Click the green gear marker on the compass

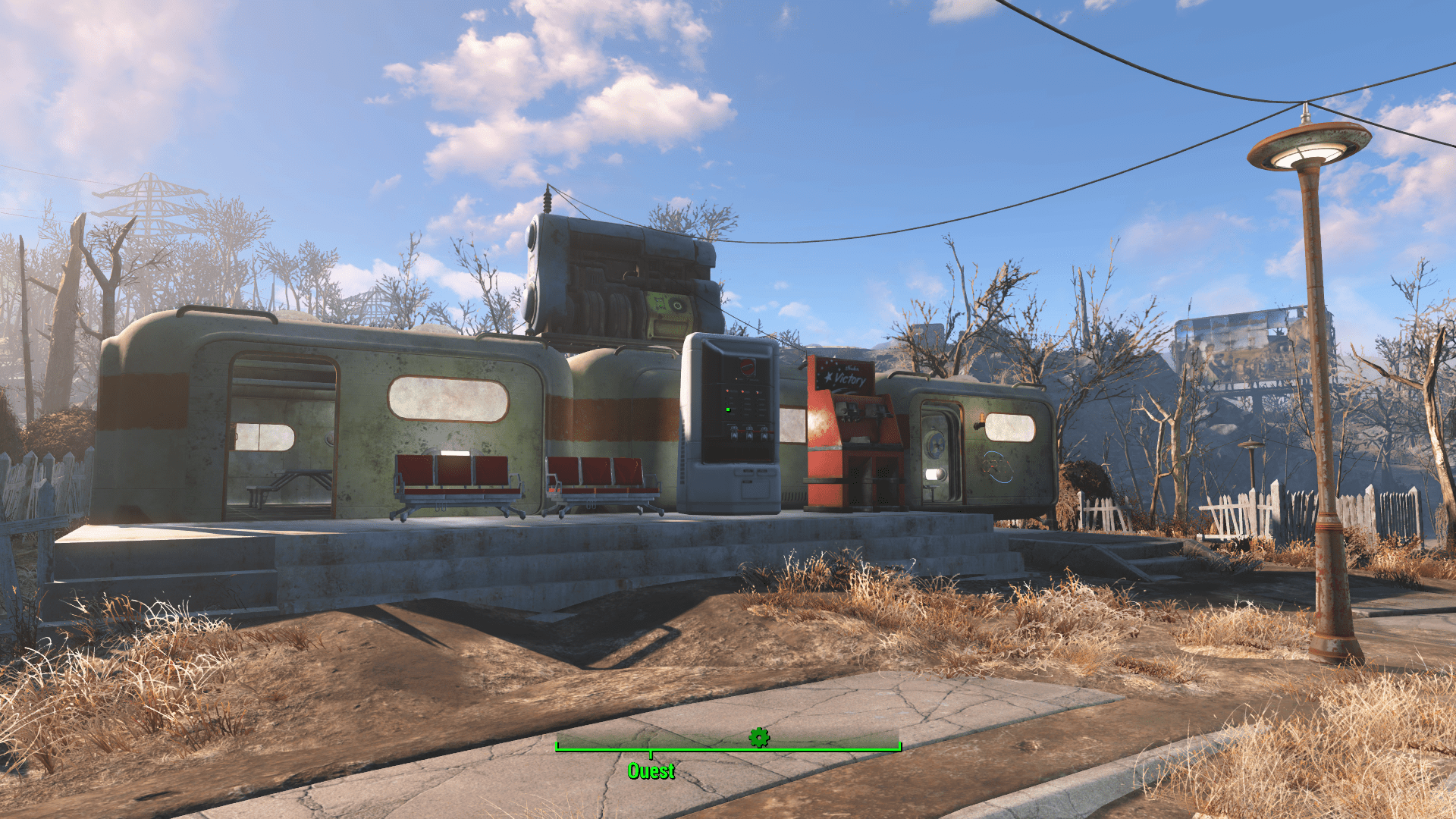[x=758, y=736]
